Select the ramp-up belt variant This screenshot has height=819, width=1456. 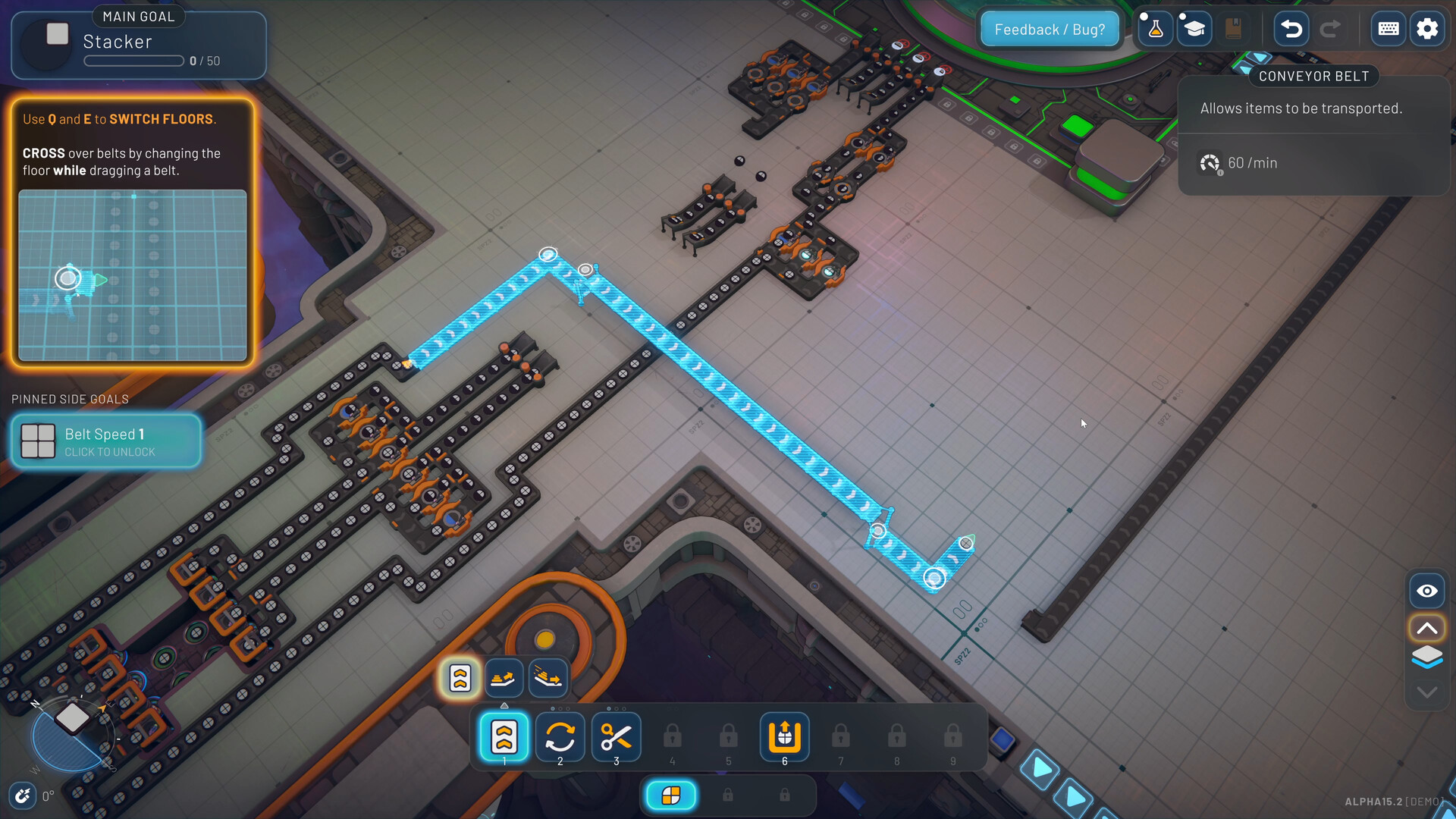pyautogui.click(x=504, y=678)
